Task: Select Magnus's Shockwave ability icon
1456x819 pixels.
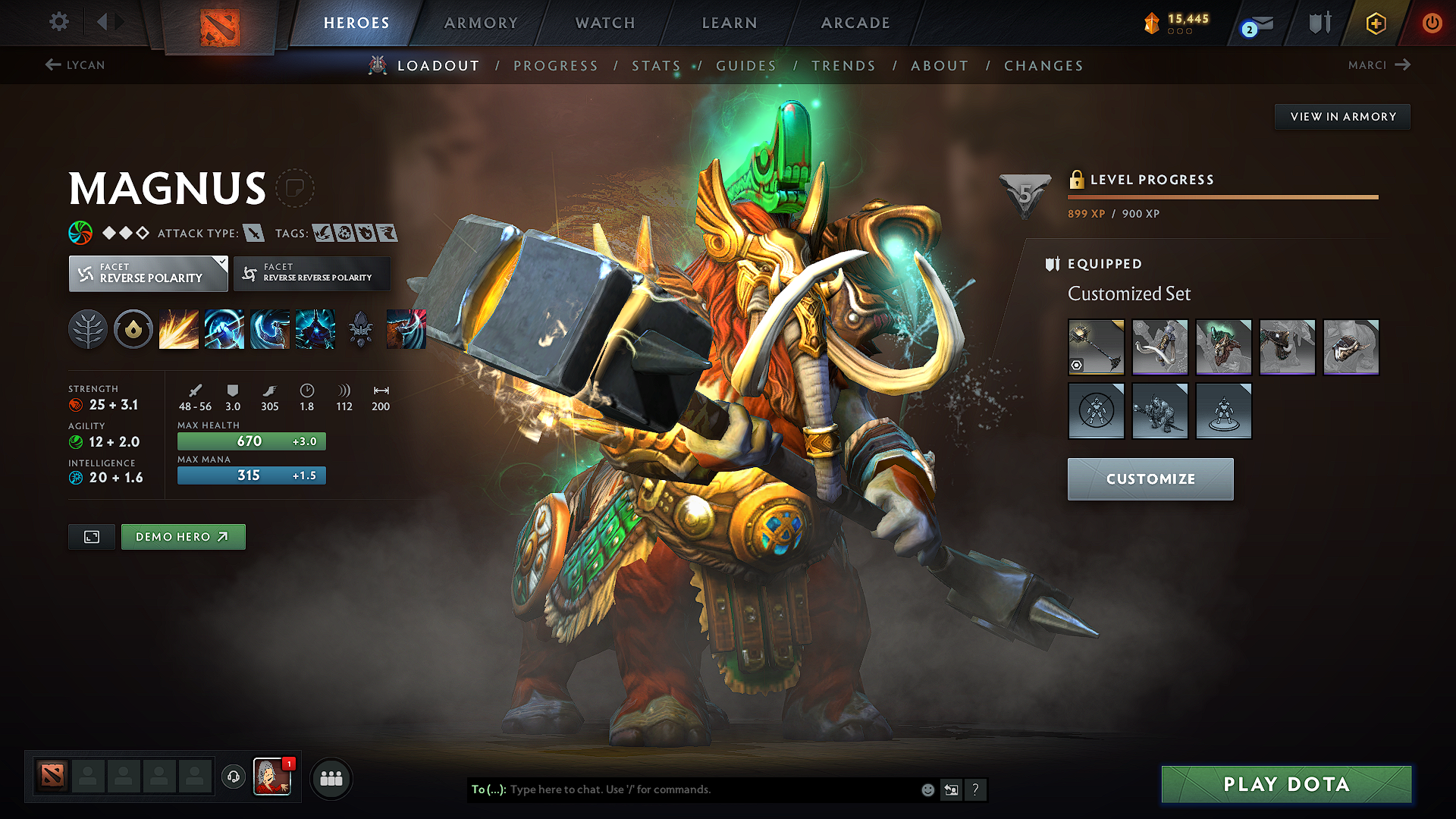Action: (178, 328)
